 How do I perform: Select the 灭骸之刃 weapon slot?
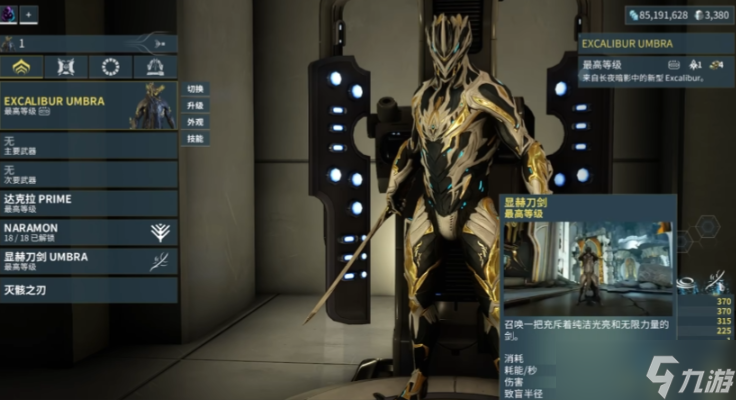(88, 290)
